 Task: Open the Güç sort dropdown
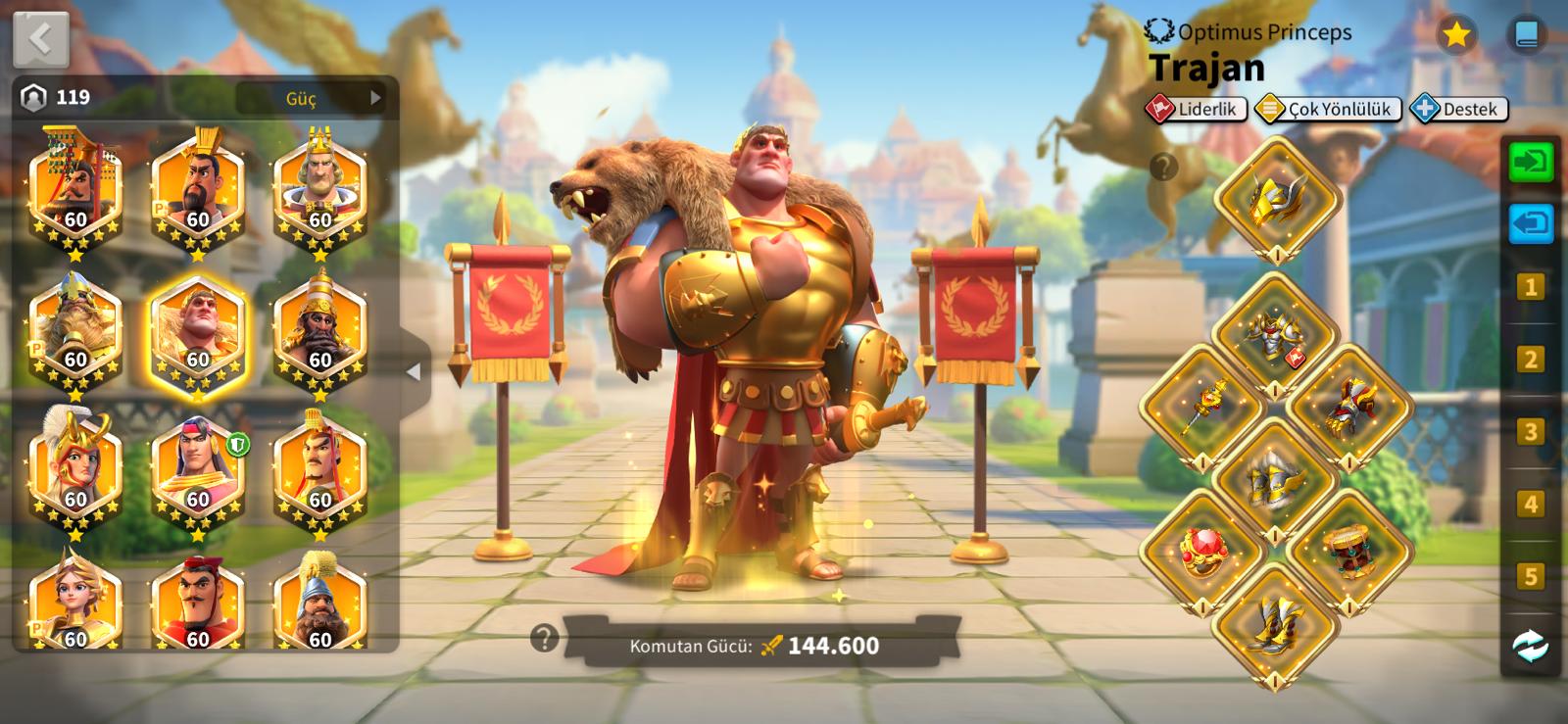click(311, 98)
